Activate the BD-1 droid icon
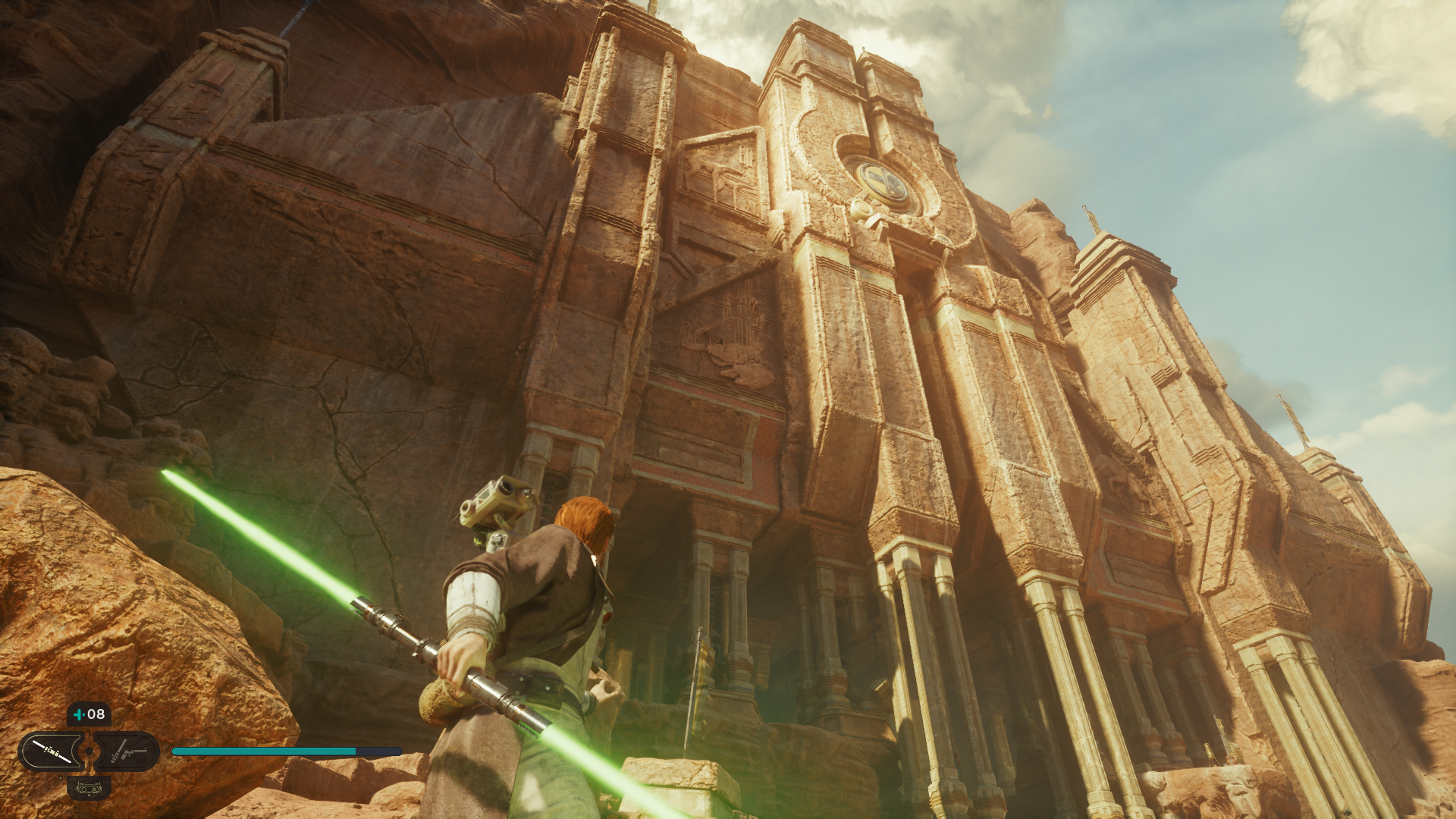The image size is (1456, 819). pos(89,789)
